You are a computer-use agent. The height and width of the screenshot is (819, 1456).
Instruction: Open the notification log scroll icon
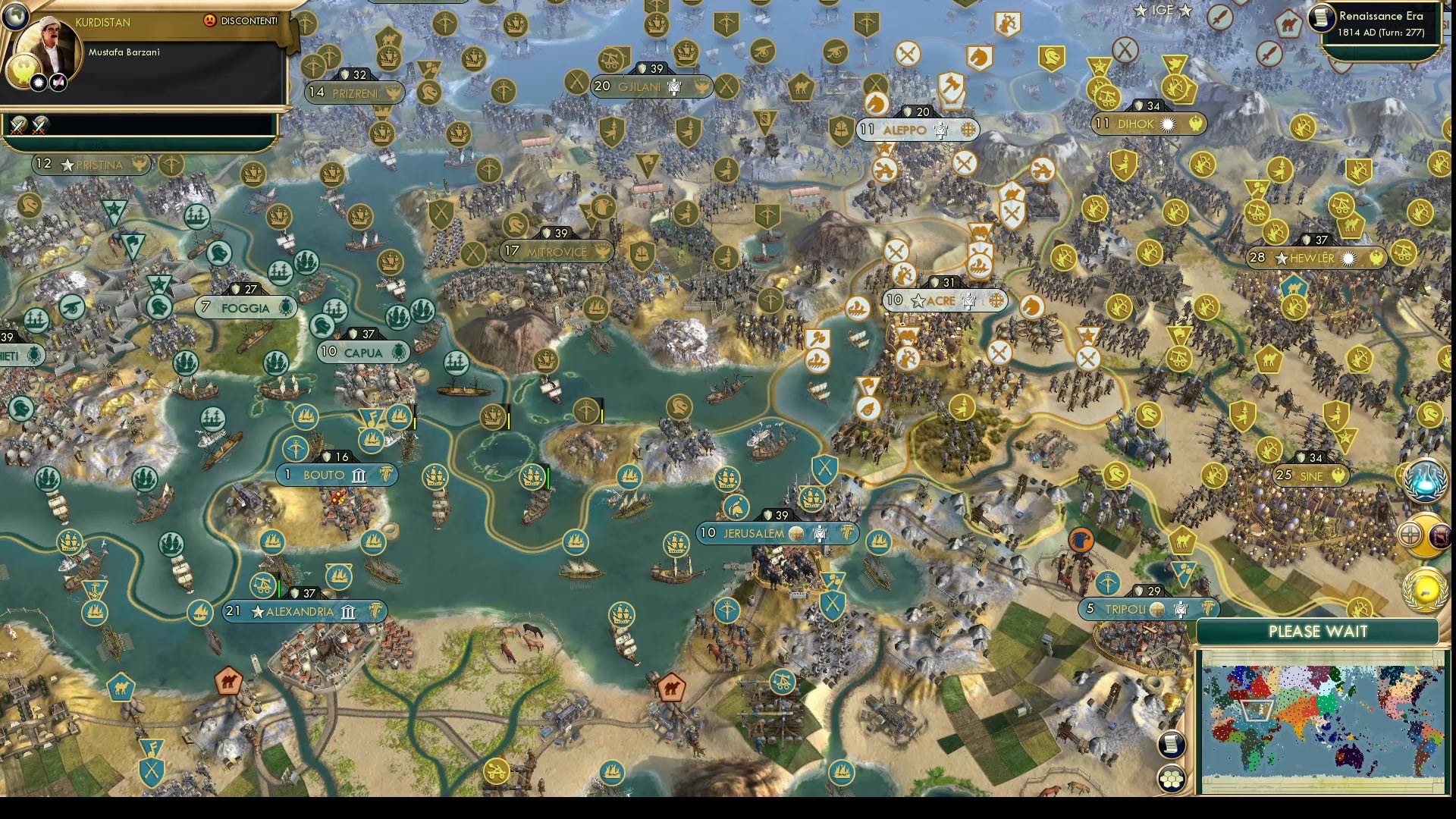[1173, 745]
